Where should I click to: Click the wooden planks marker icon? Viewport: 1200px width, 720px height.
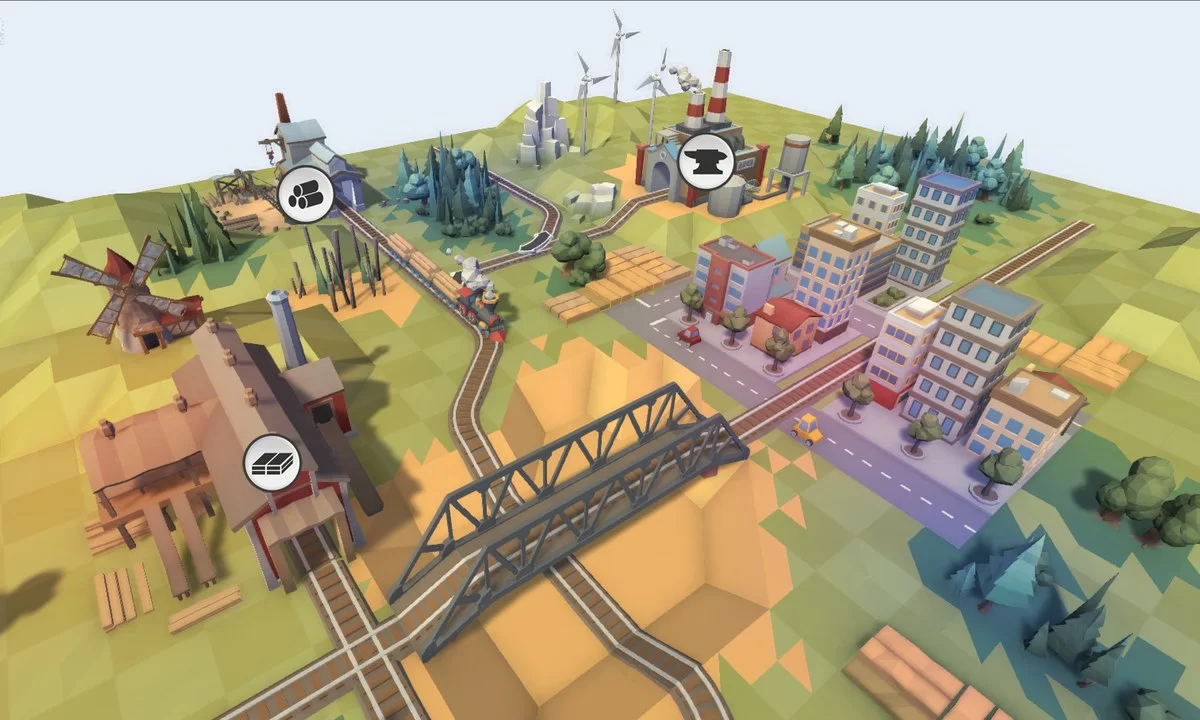click(270, 462)
